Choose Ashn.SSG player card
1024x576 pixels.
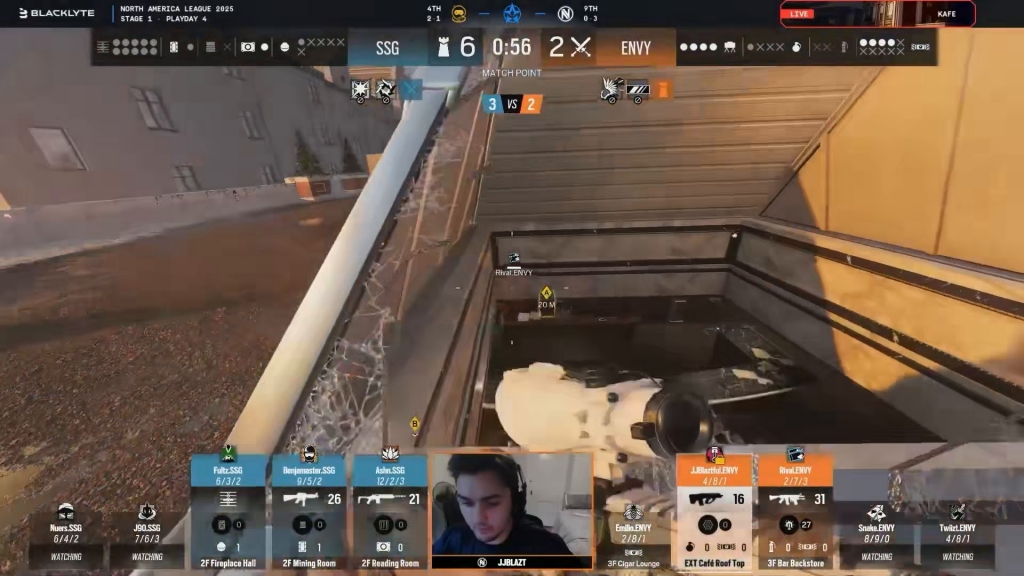tap(389, 511)
